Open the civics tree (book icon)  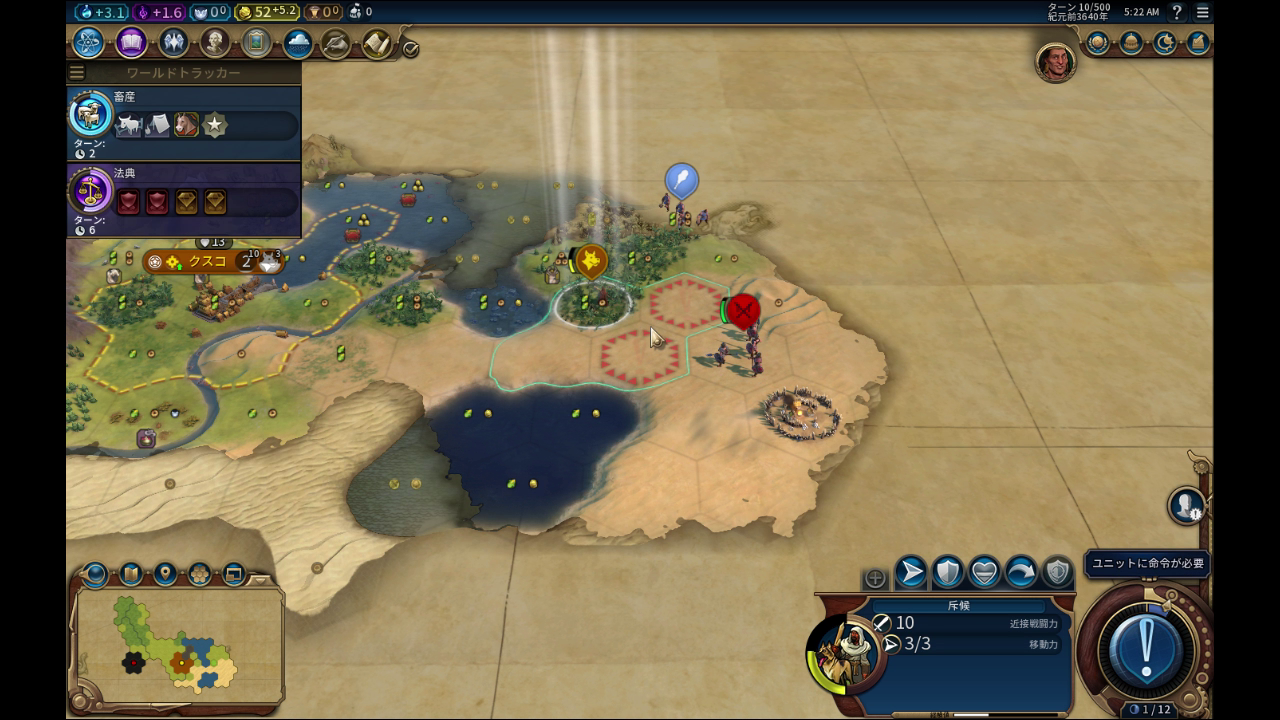[131, 43]
